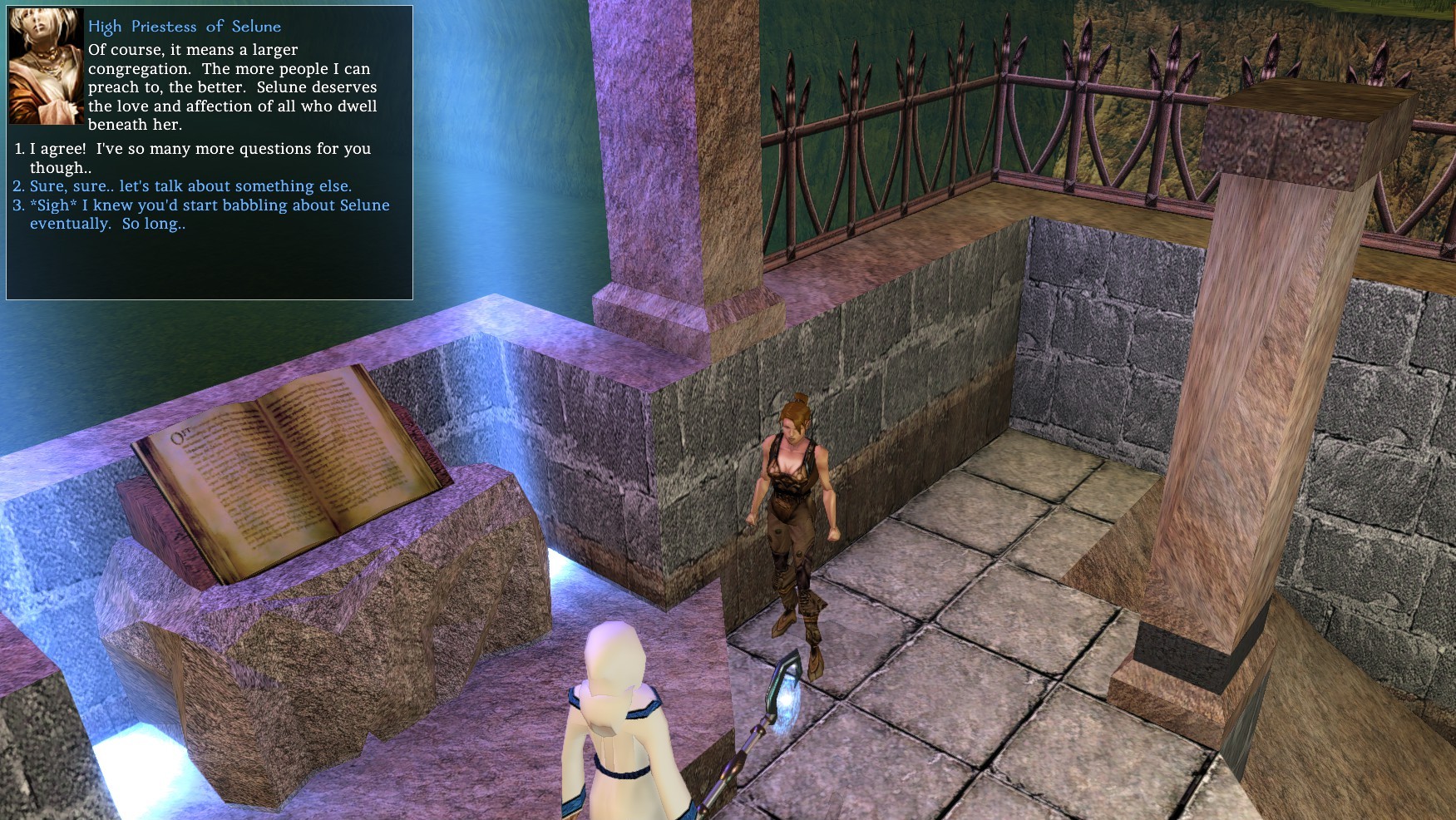The image size is (1456, 820).
Task: Choose reply "I agree! I've so many more questions"
Action: (x=200, y=150)
